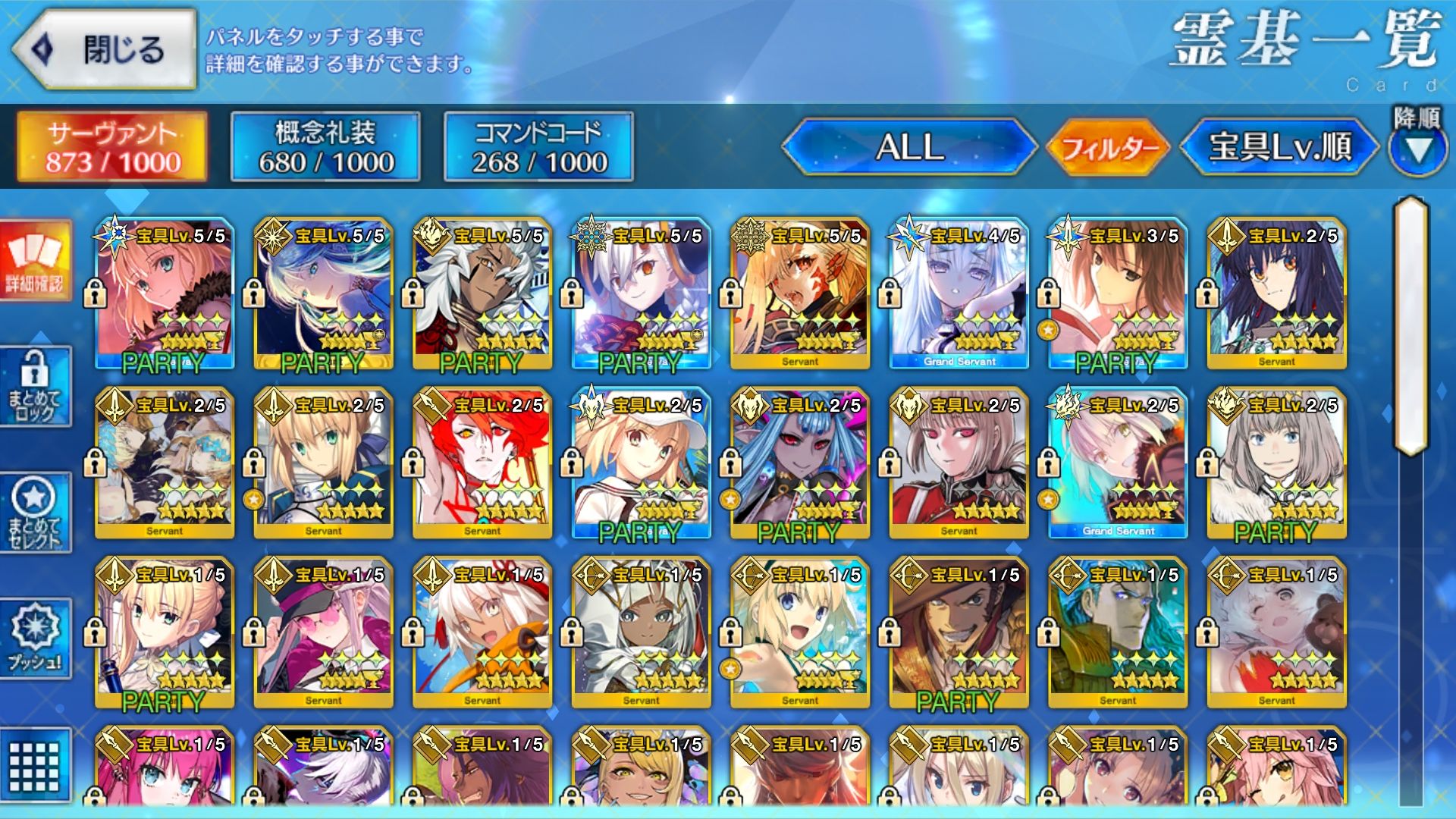Select the cowboy hat servant card

(959, 632)
